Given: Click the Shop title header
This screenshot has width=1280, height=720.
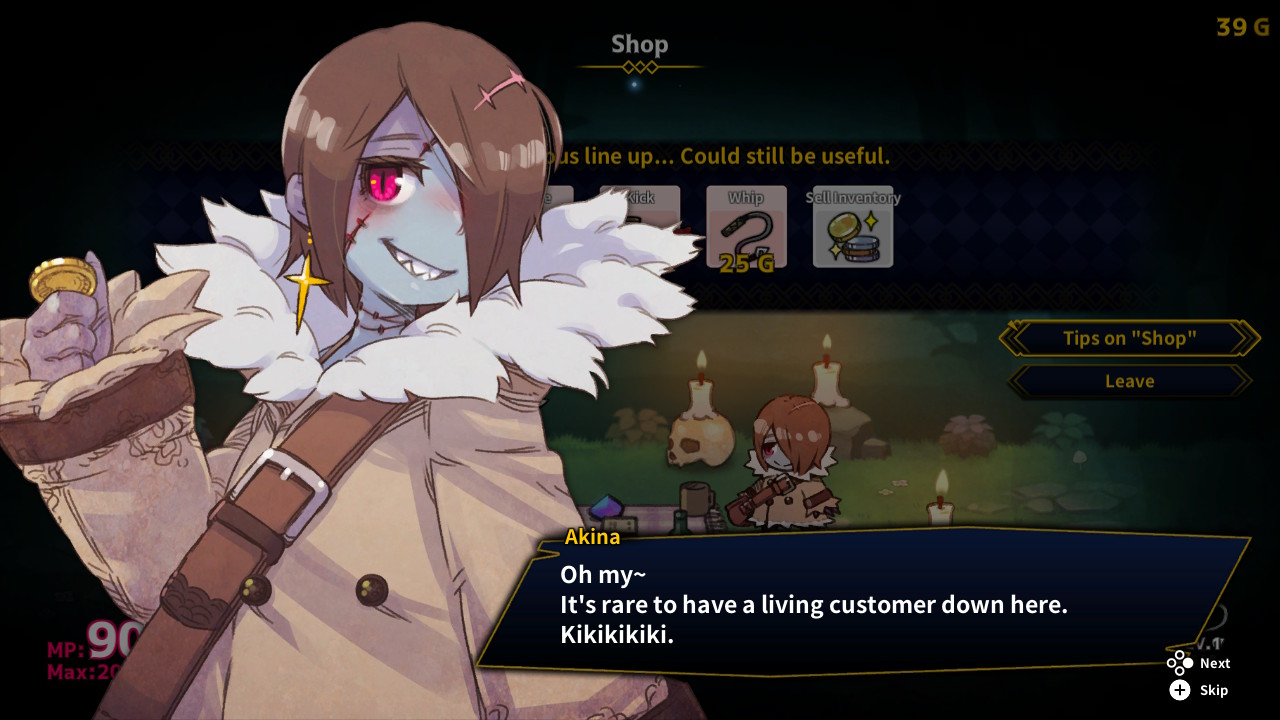Looking at the screenshot, I should 639,44.
